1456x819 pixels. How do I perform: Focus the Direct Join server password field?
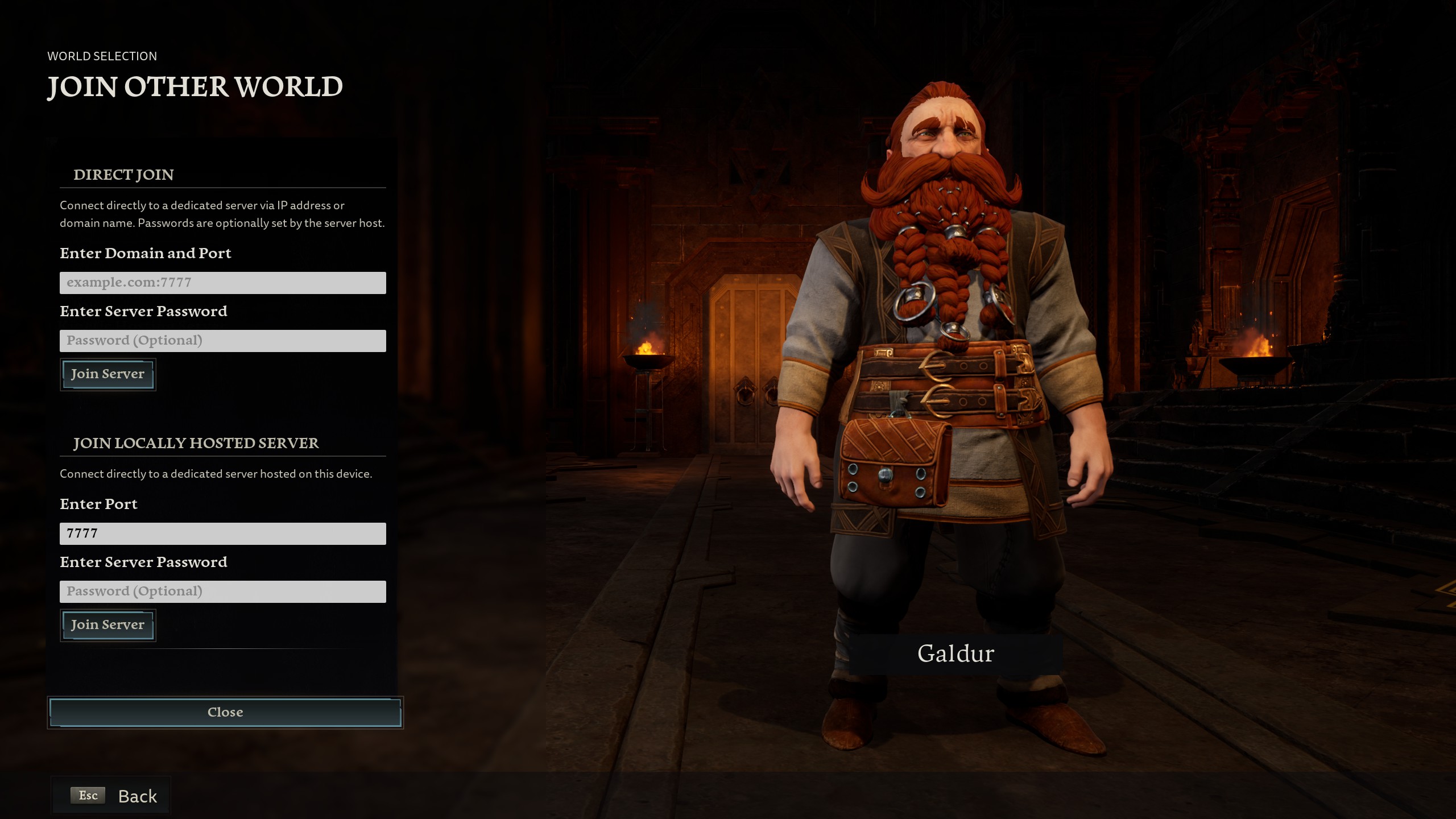pos(222,341)
